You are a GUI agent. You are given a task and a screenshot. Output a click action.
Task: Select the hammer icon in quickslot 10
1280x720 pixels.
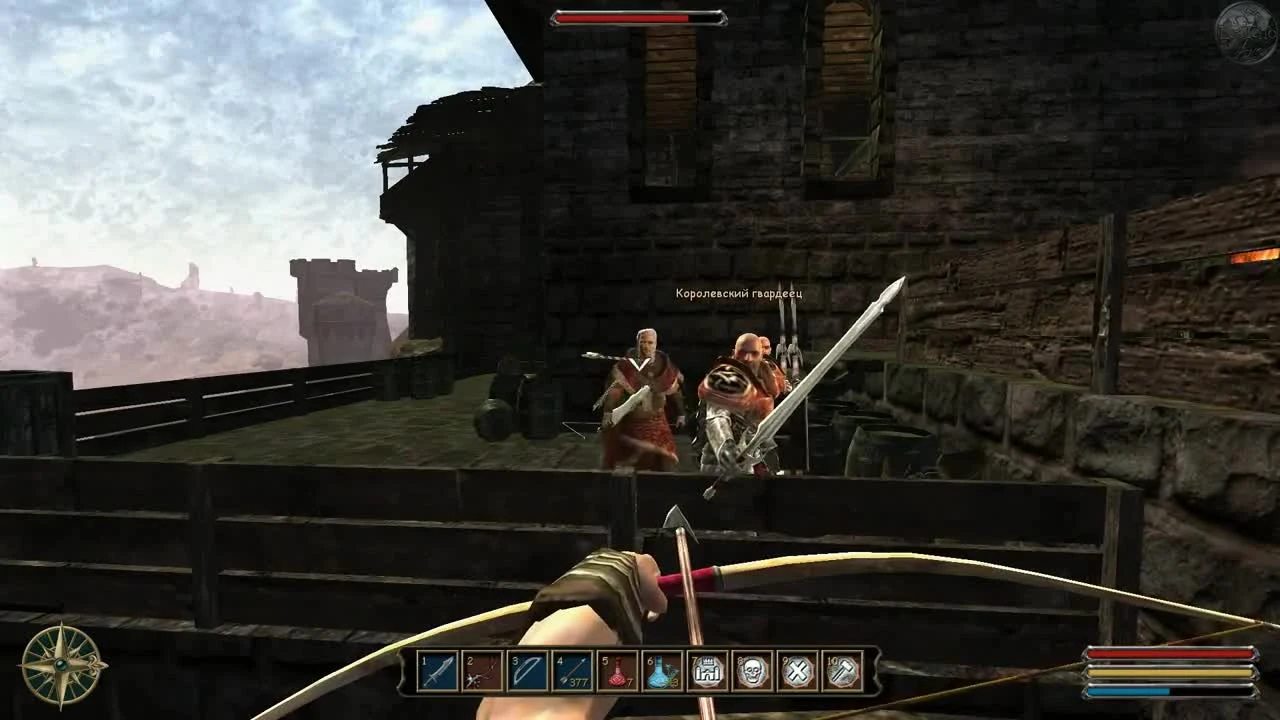(x=843, y=673)
